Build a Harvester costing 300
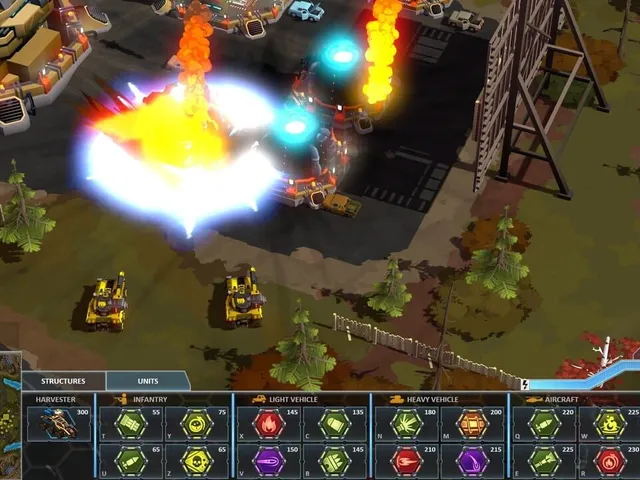Image resolution: width=640 pixels, height=480 pixels. 61,424
